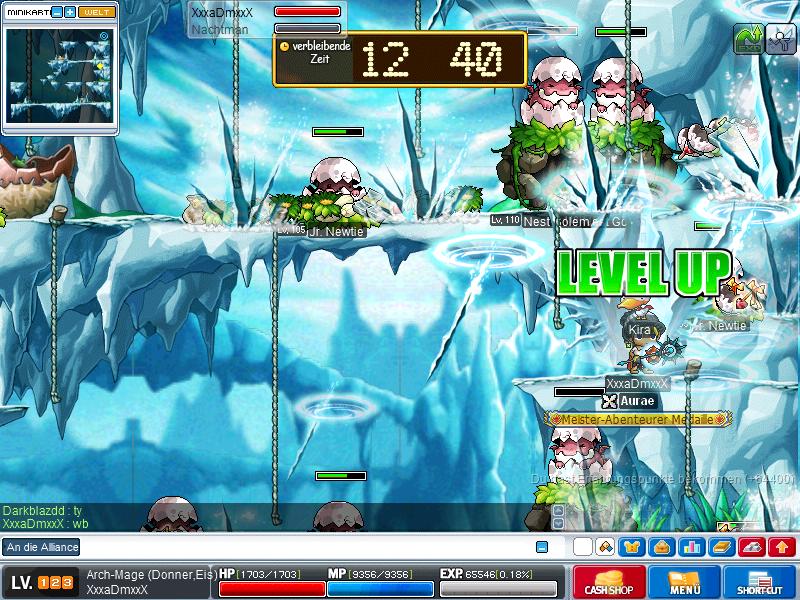
Task: Open the equipment shirt icon button
Action: point(633,547)
